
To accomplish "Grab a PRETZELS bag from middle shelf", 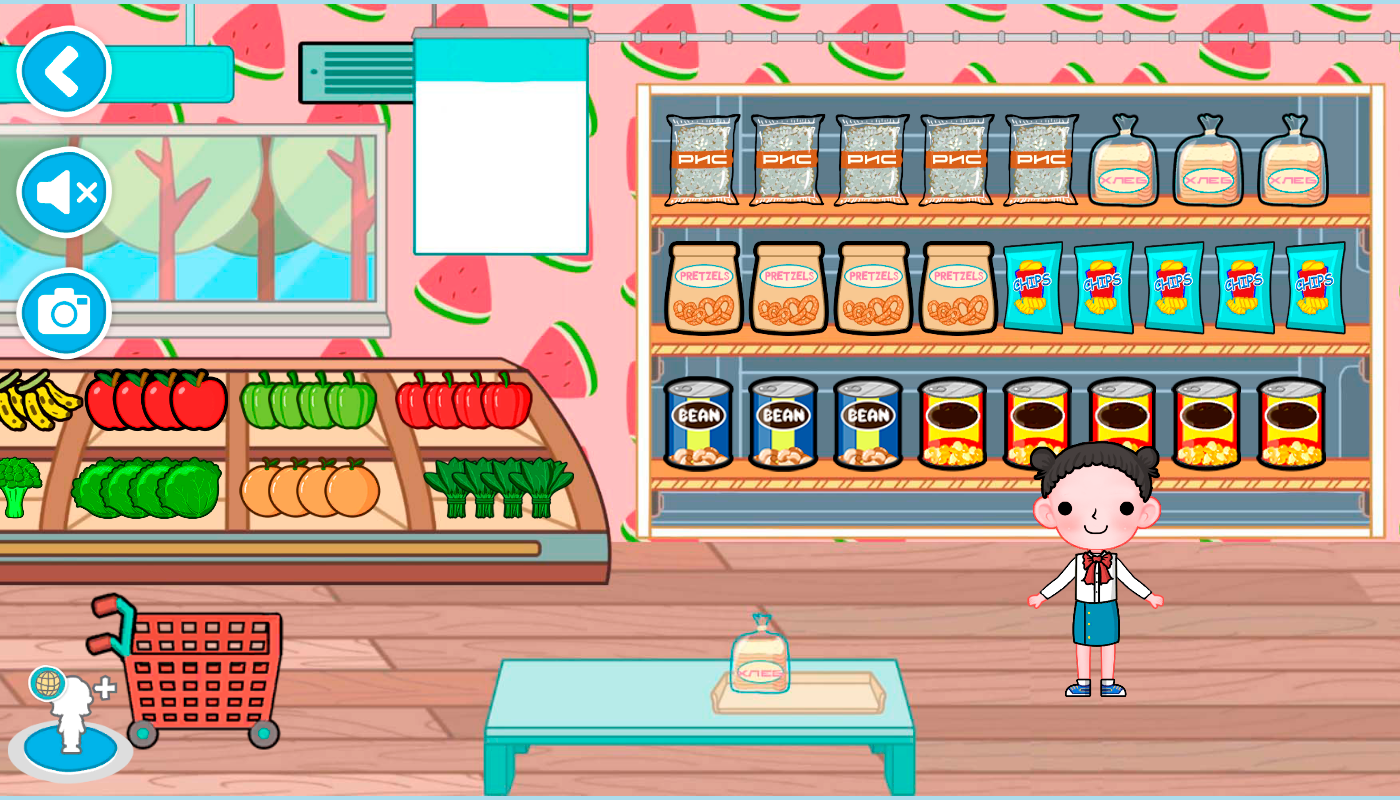I will (x=786, y=290).
